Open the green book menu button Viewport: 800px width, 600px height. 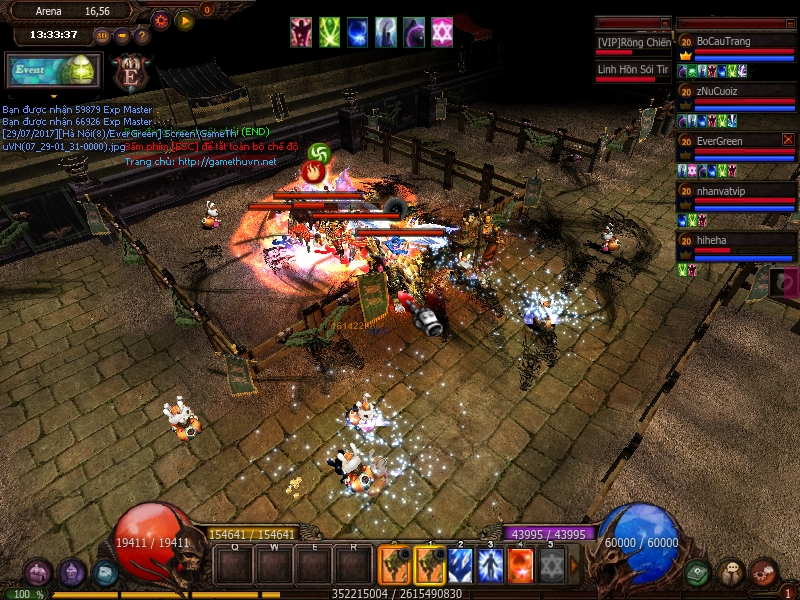point(699,573)
